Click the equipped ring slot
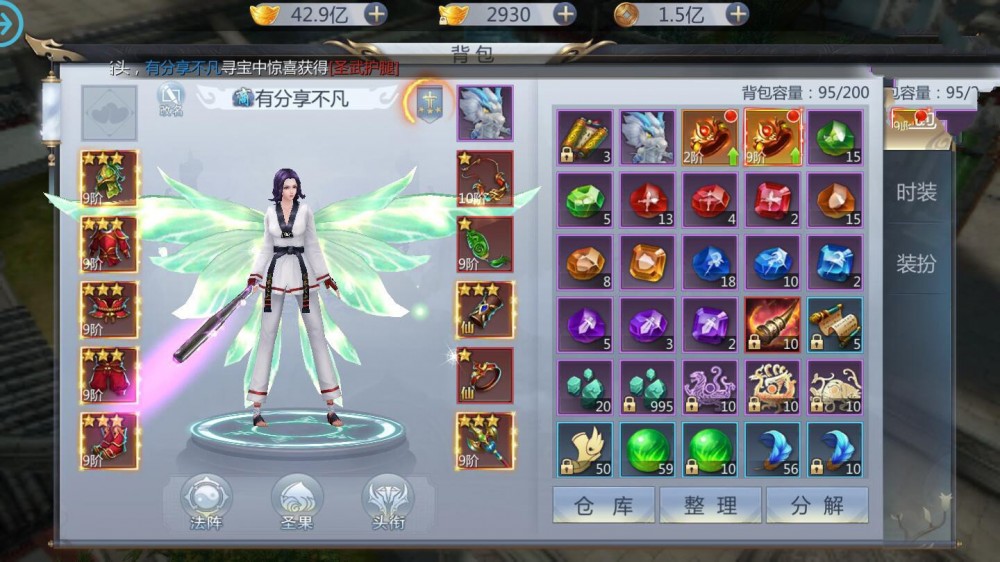The width and height of the screenshot is (1000, 562). click(485, 375)
